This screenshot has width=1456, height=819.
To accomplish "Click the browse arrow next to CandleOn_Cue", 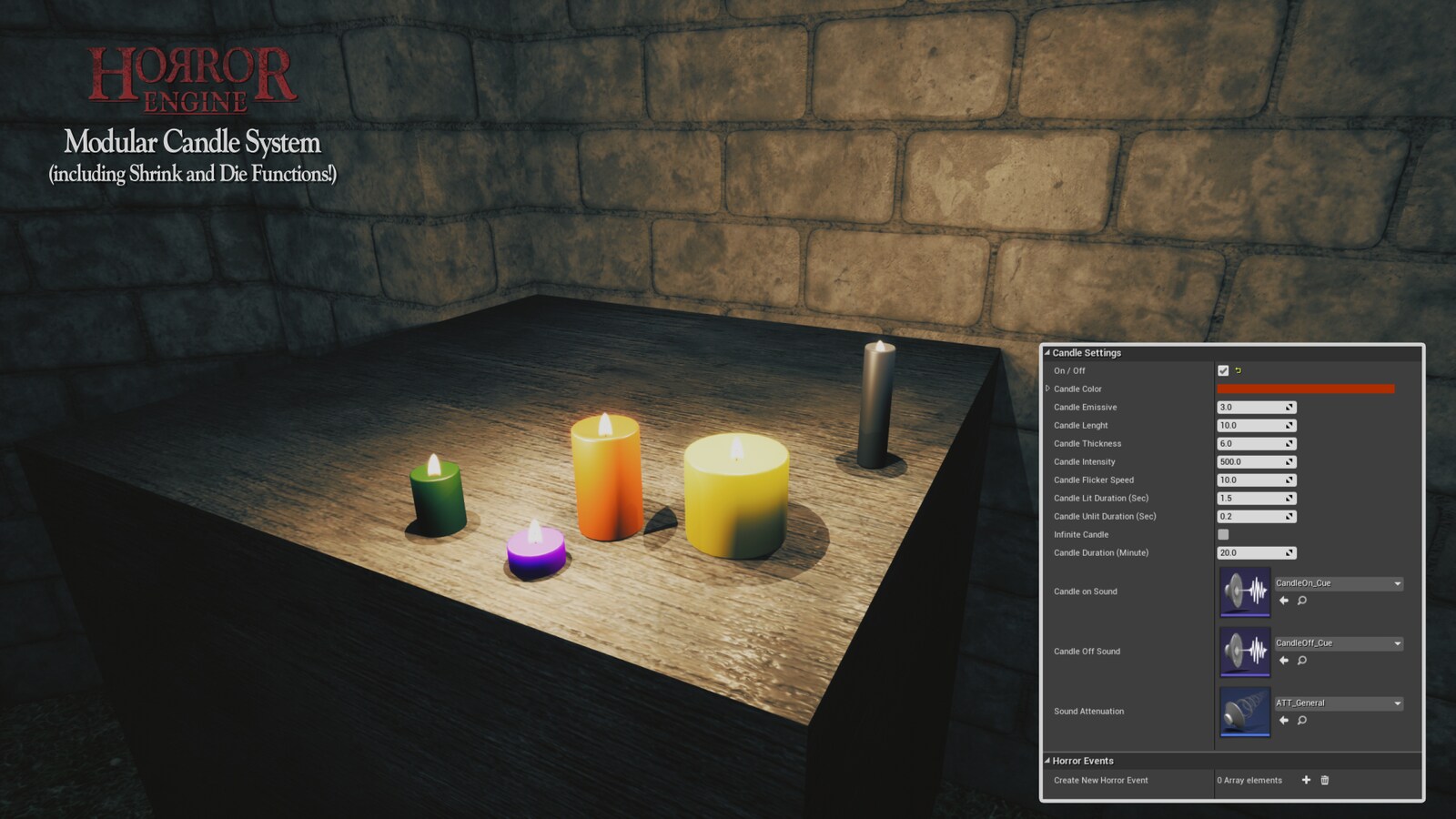I will 1284,600.
